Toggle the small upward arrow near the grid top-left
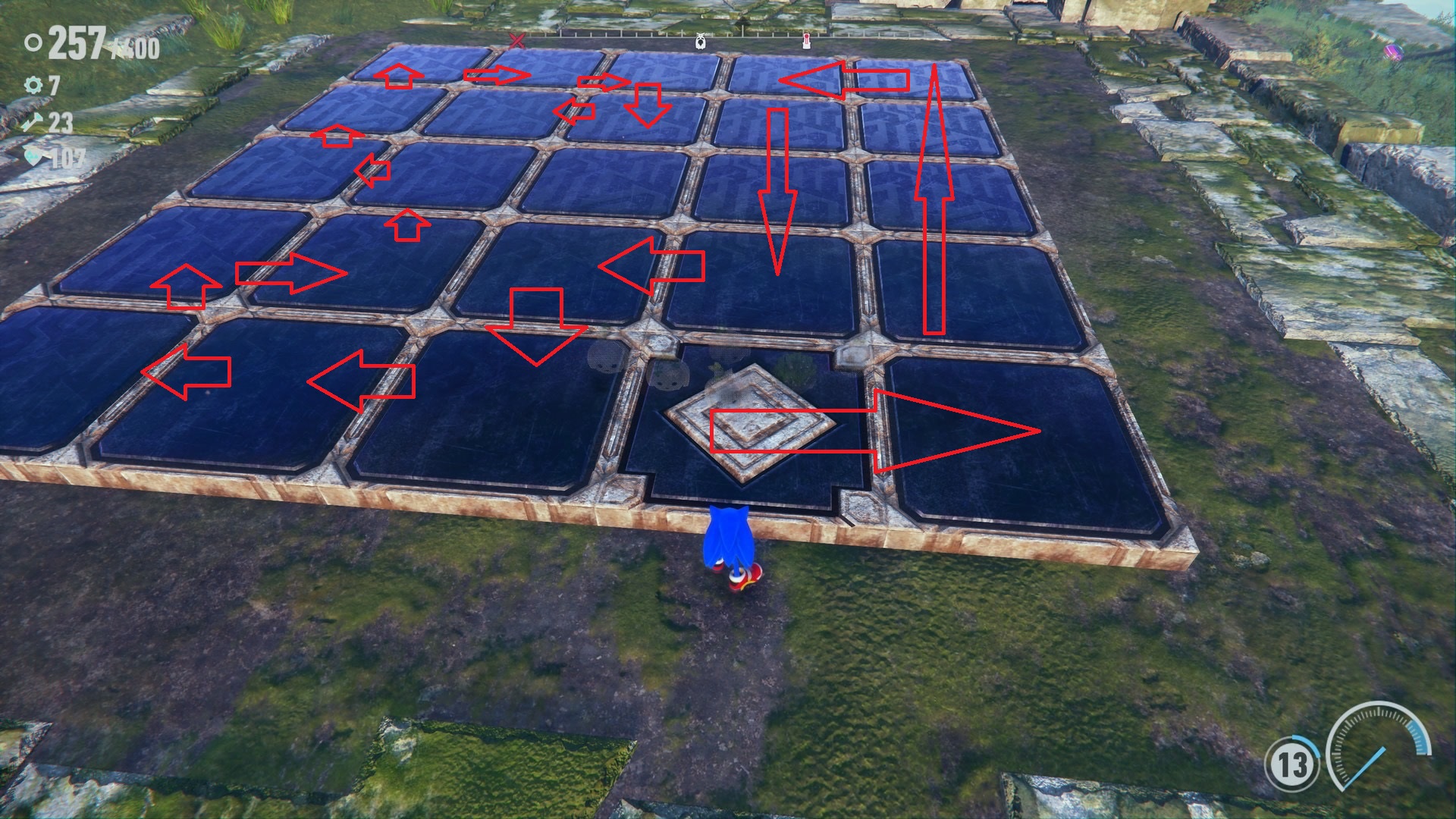This screenshot has width=1456, height=819. coord(400,76)
